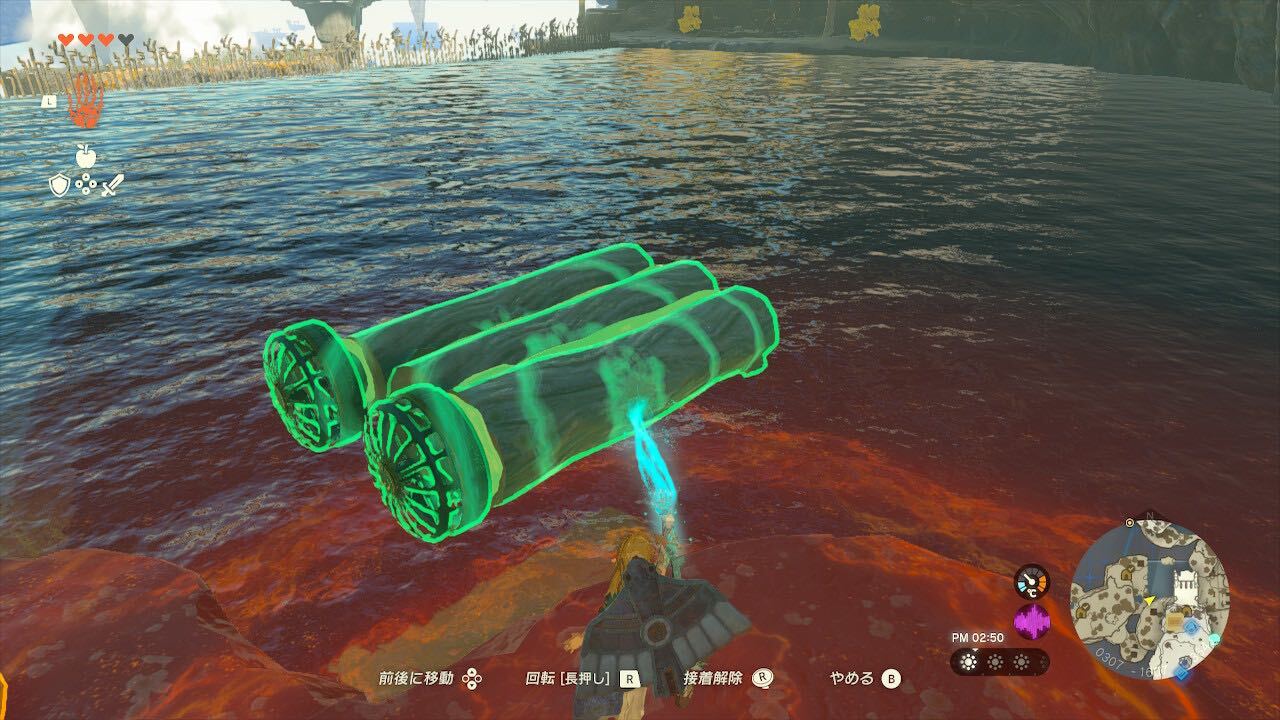Click the apple meal icon

tap(86, 156)
